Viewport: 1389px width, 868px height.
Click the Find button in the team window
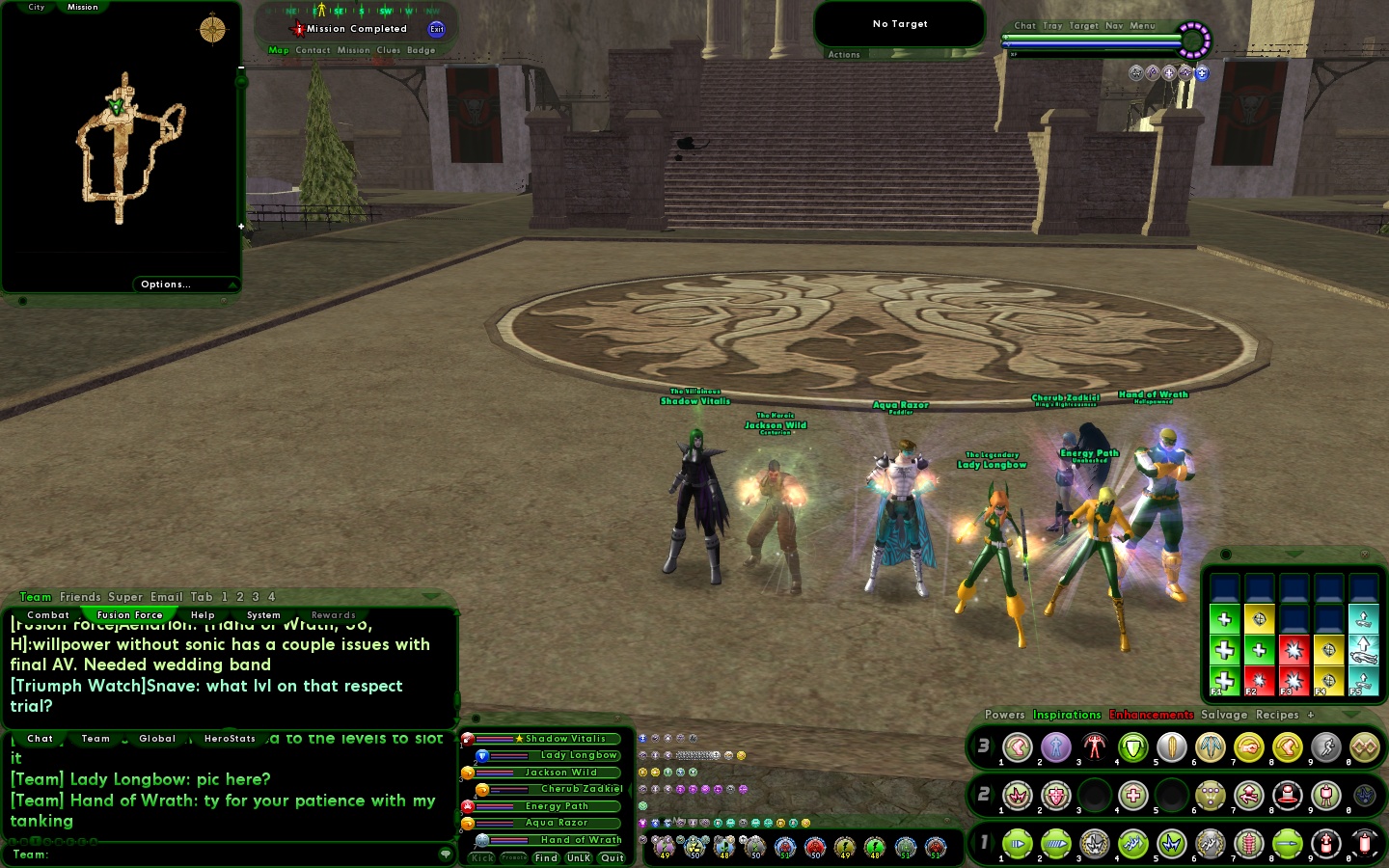[546, 858]
